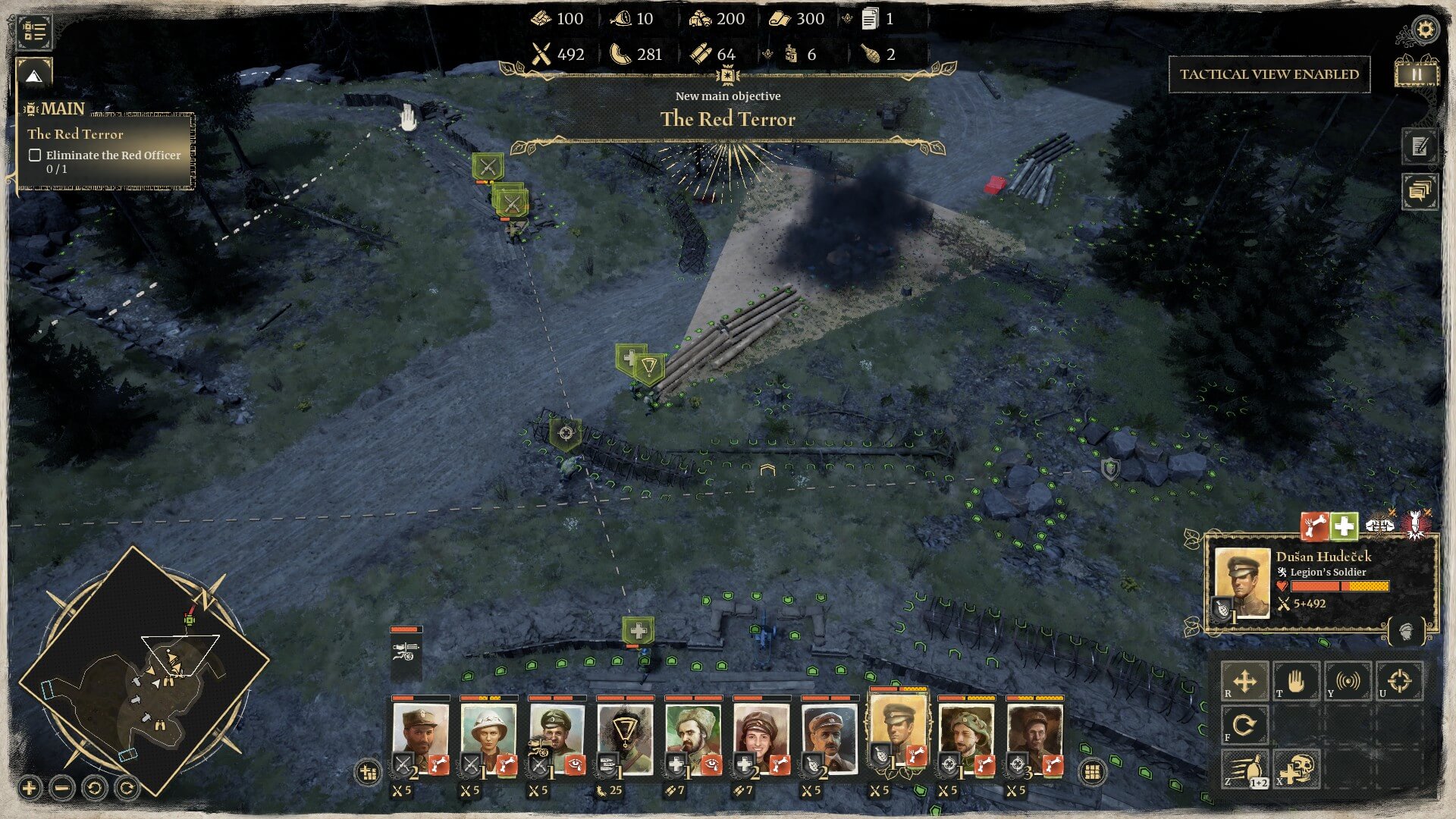Open the message log icon
1456x819 pixels.
[x=1420, y=190]
